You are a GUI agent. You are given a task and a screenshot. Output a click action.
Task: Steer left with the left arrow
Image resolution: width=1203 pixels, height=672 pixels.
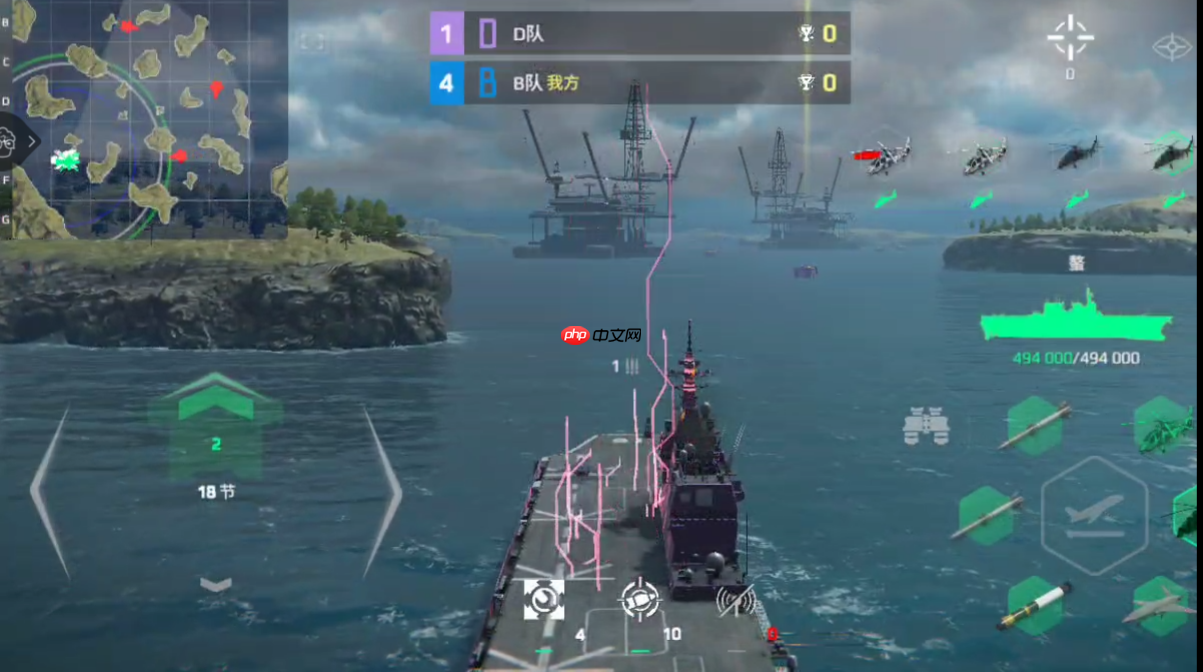50,489
